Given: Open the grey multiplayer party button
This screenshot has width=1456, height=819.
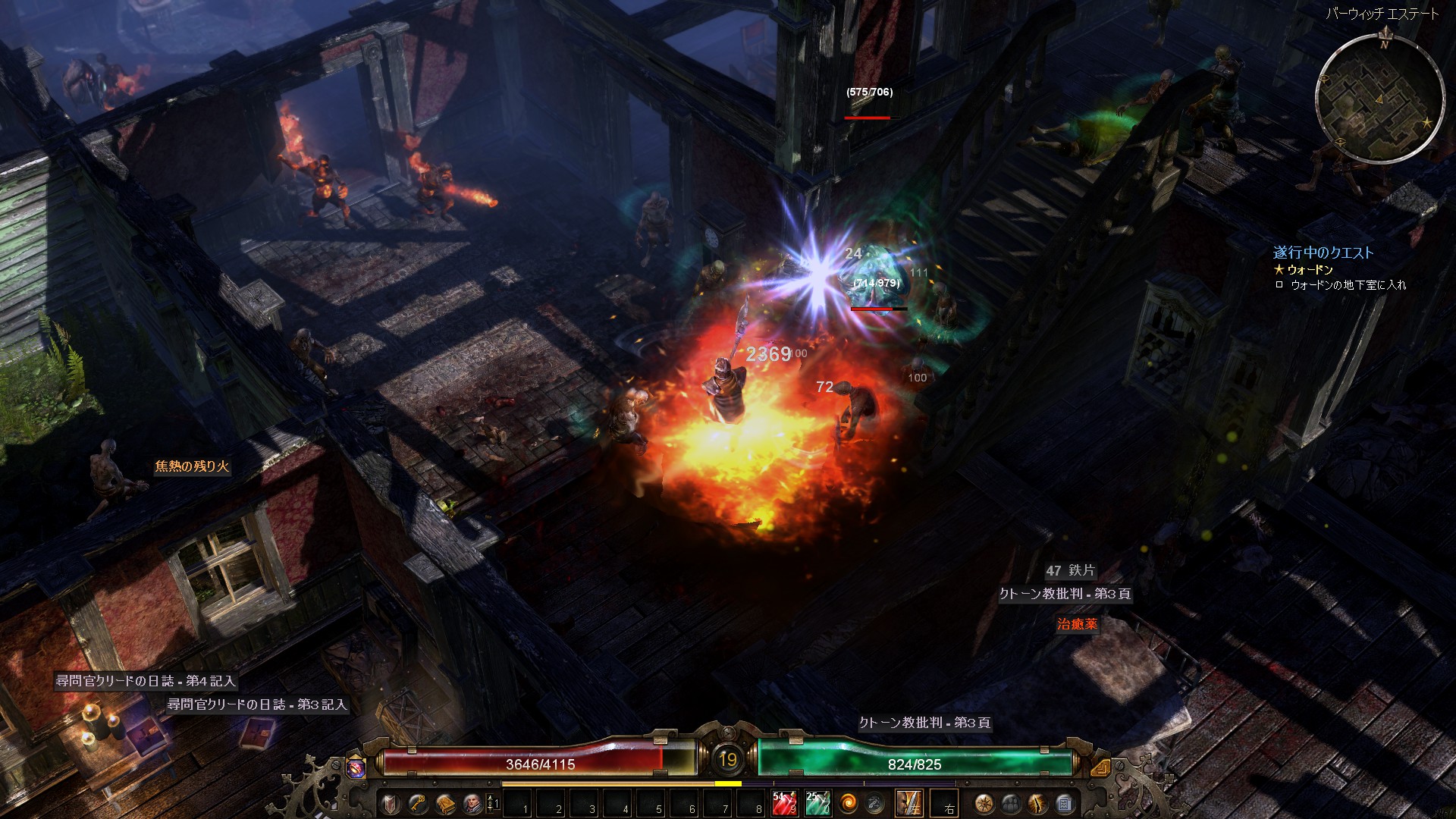Looking at the screenshot, I should coord(1011,803).
